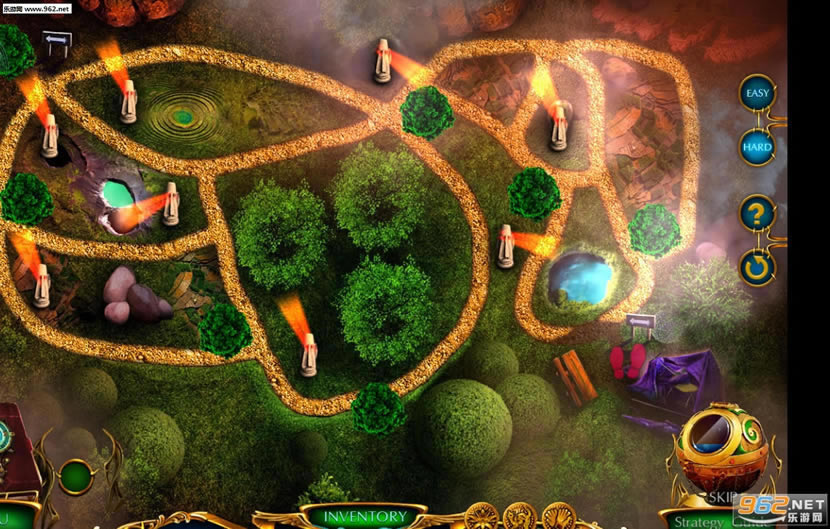Screen dimensions: 830x529
Task: Open the Inventory panel
Action: click(x=367, y=517)
